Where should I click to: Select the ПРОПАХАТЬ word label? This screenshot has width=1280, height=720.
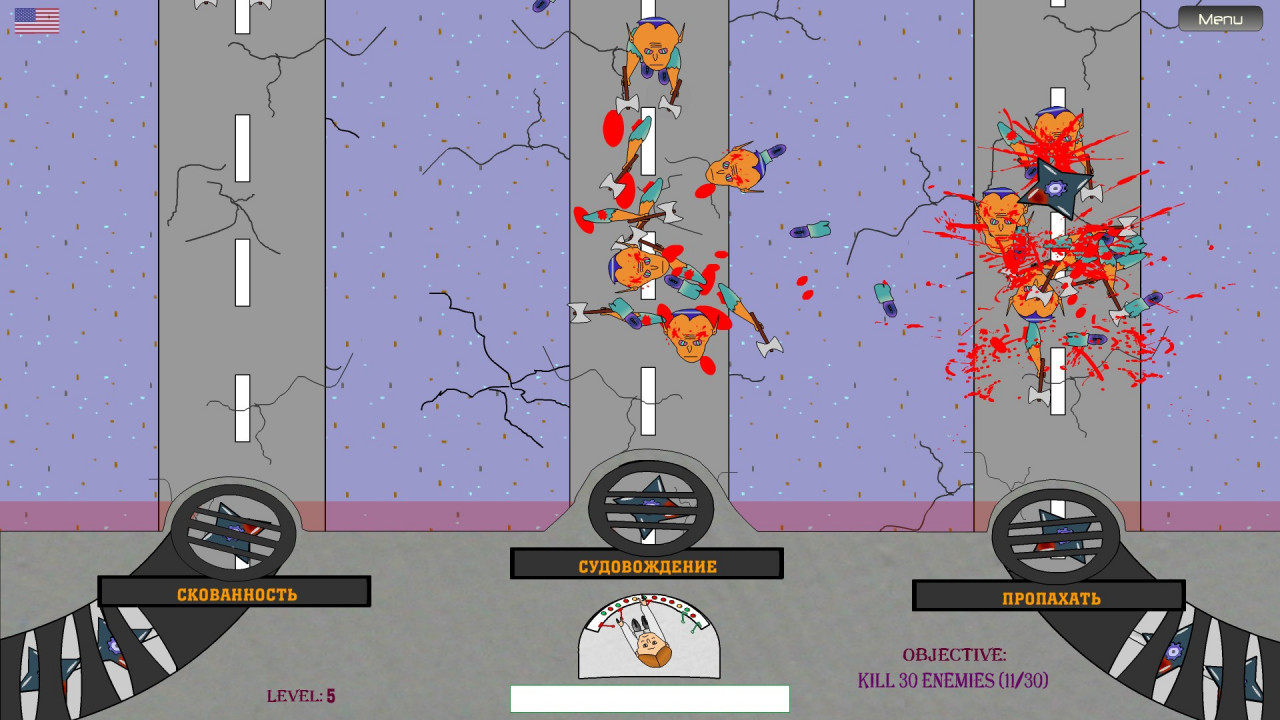pyautogui.click(x=1050, y=598)
